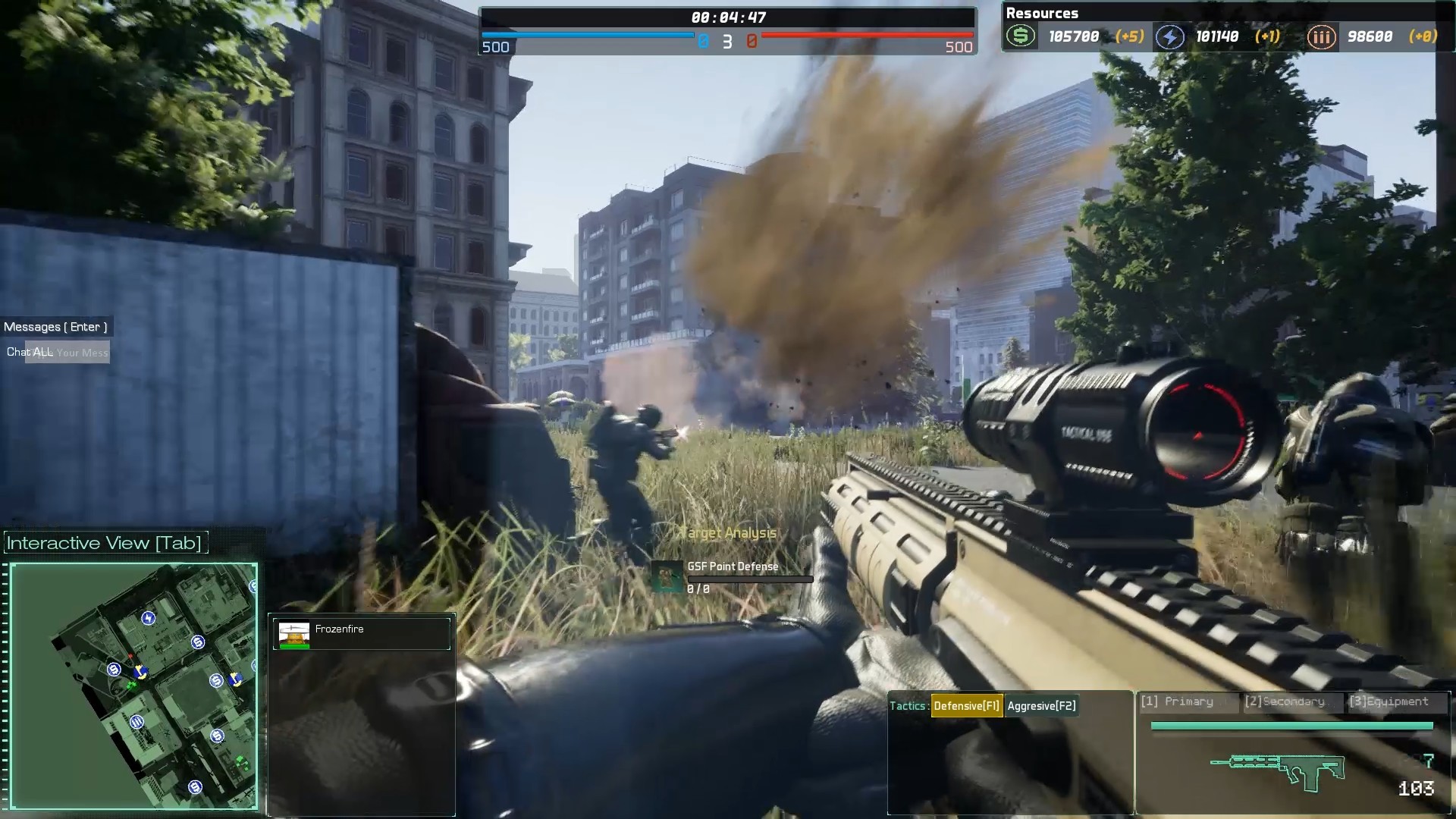Click the blue team score bar
The image size is (1456, 819).
tap(588, 35)
